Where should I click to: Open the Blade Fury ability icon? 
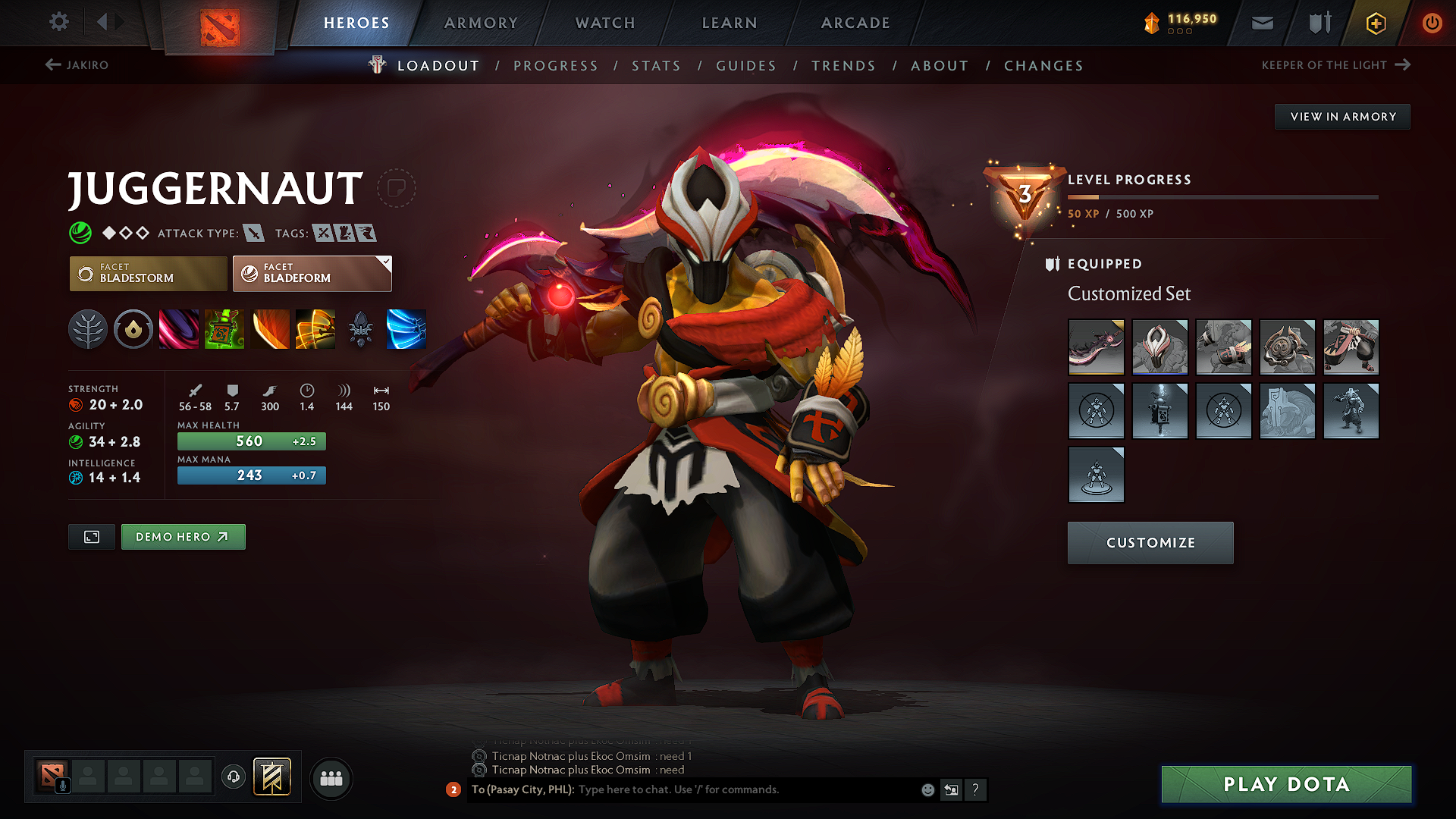[178, 328]
